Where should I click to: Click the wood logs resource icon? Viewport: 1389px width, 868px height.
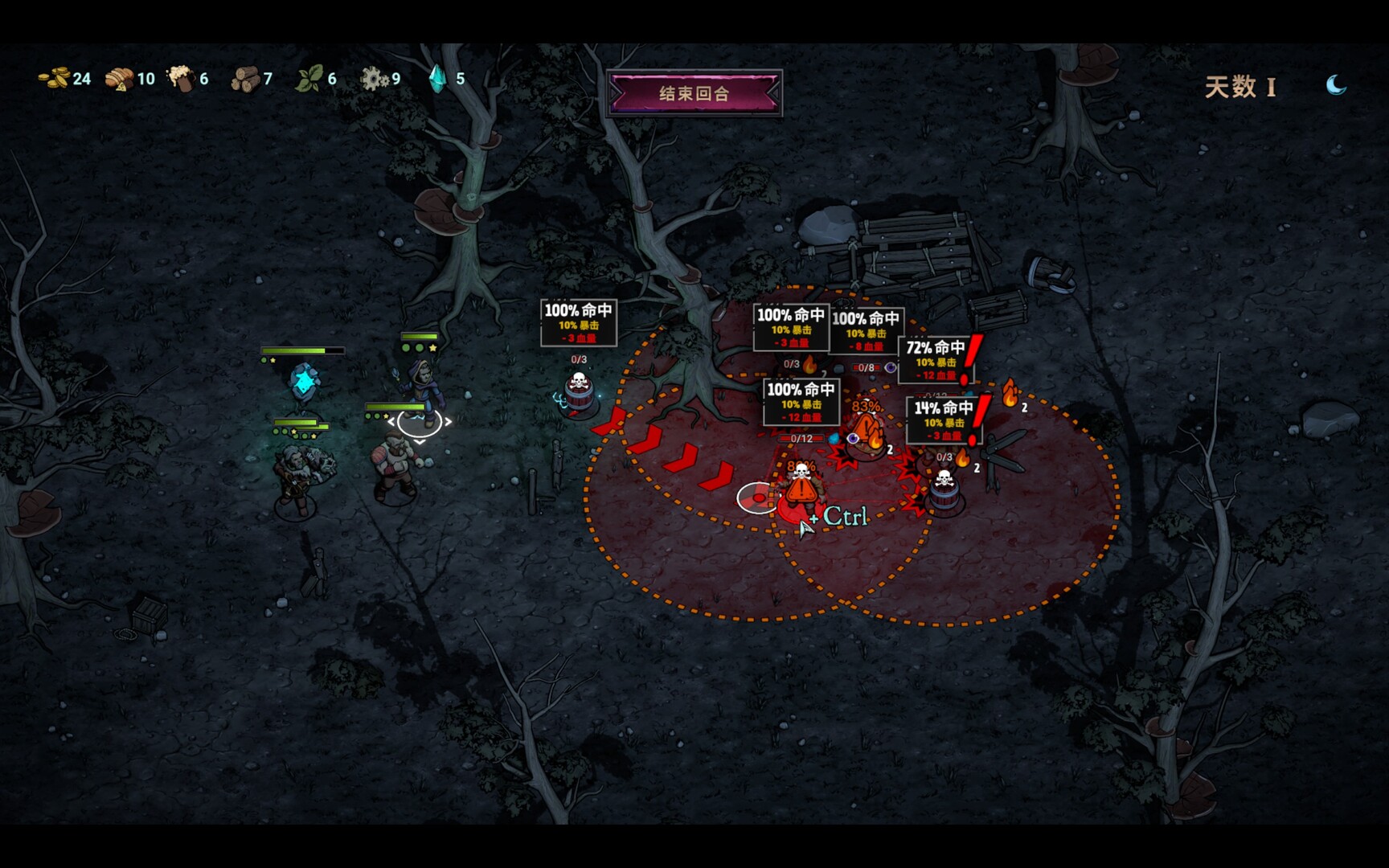pos(245,80)
